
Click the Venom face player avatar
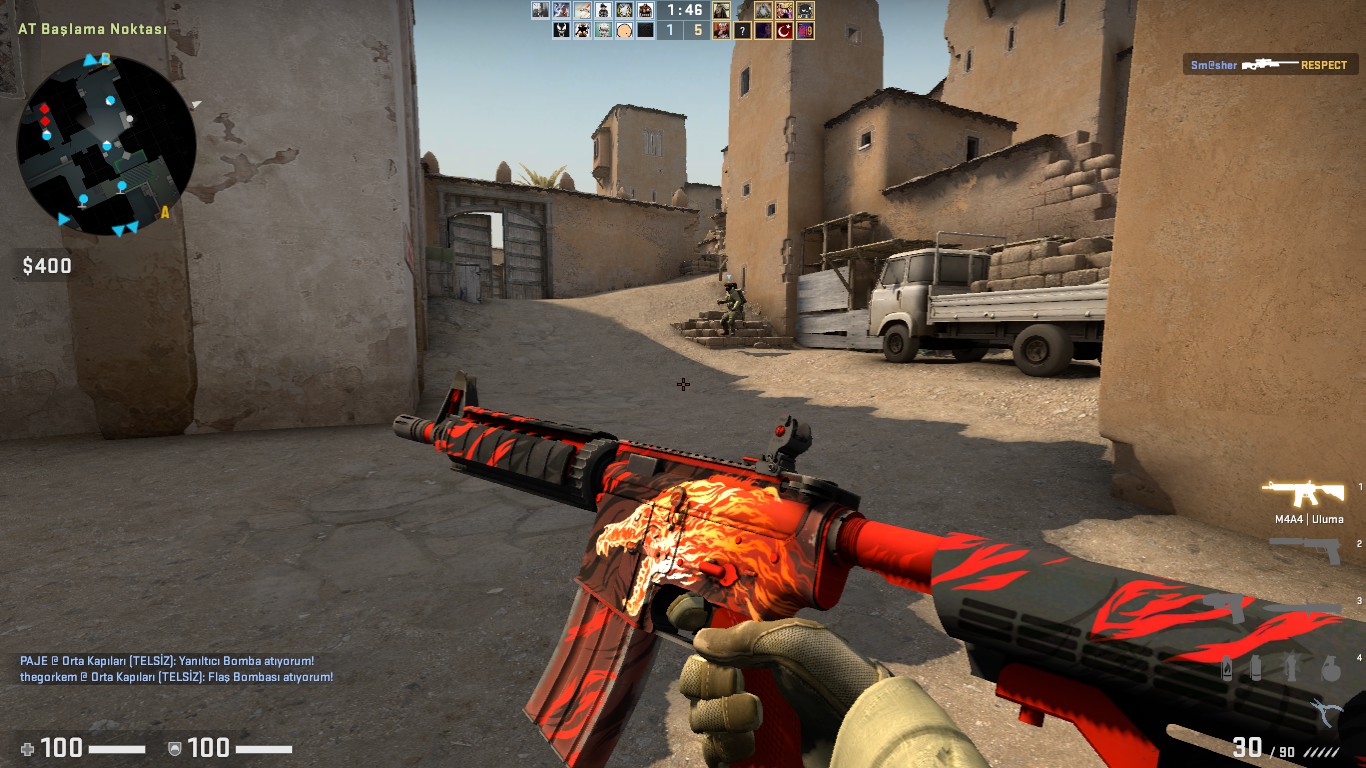click(x=561, y=31)
